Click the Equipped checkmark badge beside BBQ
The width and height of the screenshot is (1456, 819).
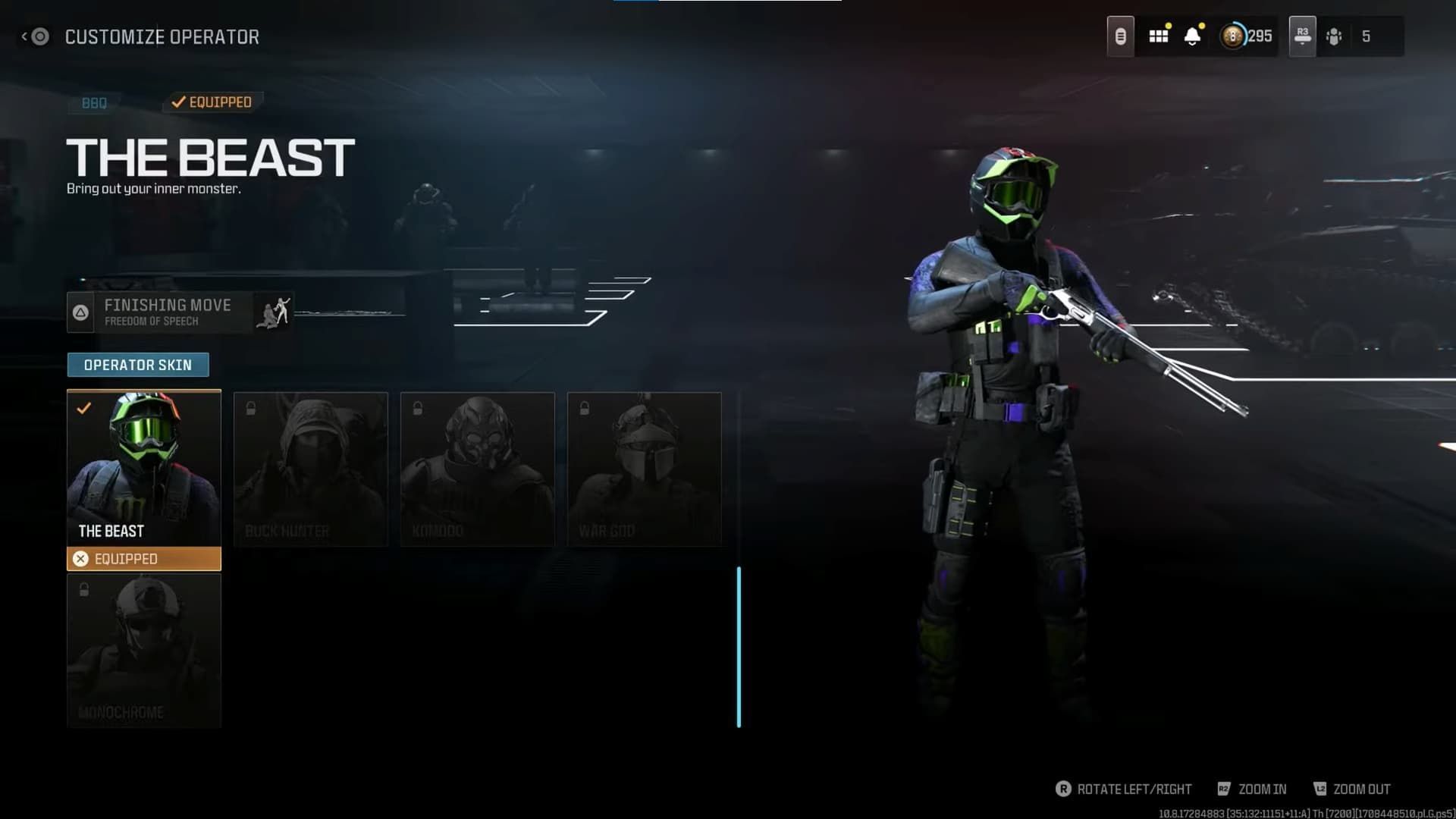212,101
